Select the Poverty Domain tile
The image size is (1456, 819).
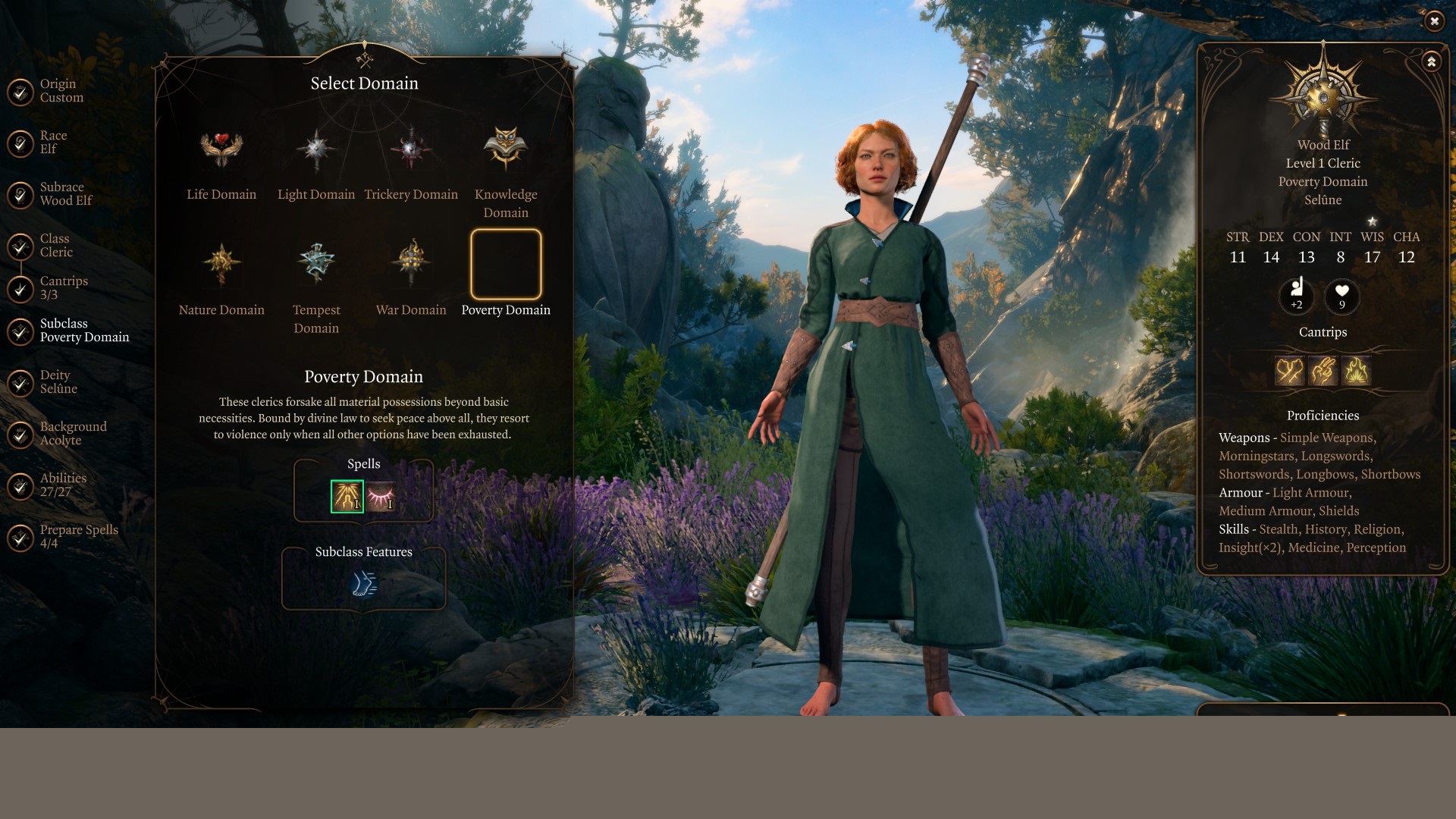pyautogui.click(x=506, y=264)
